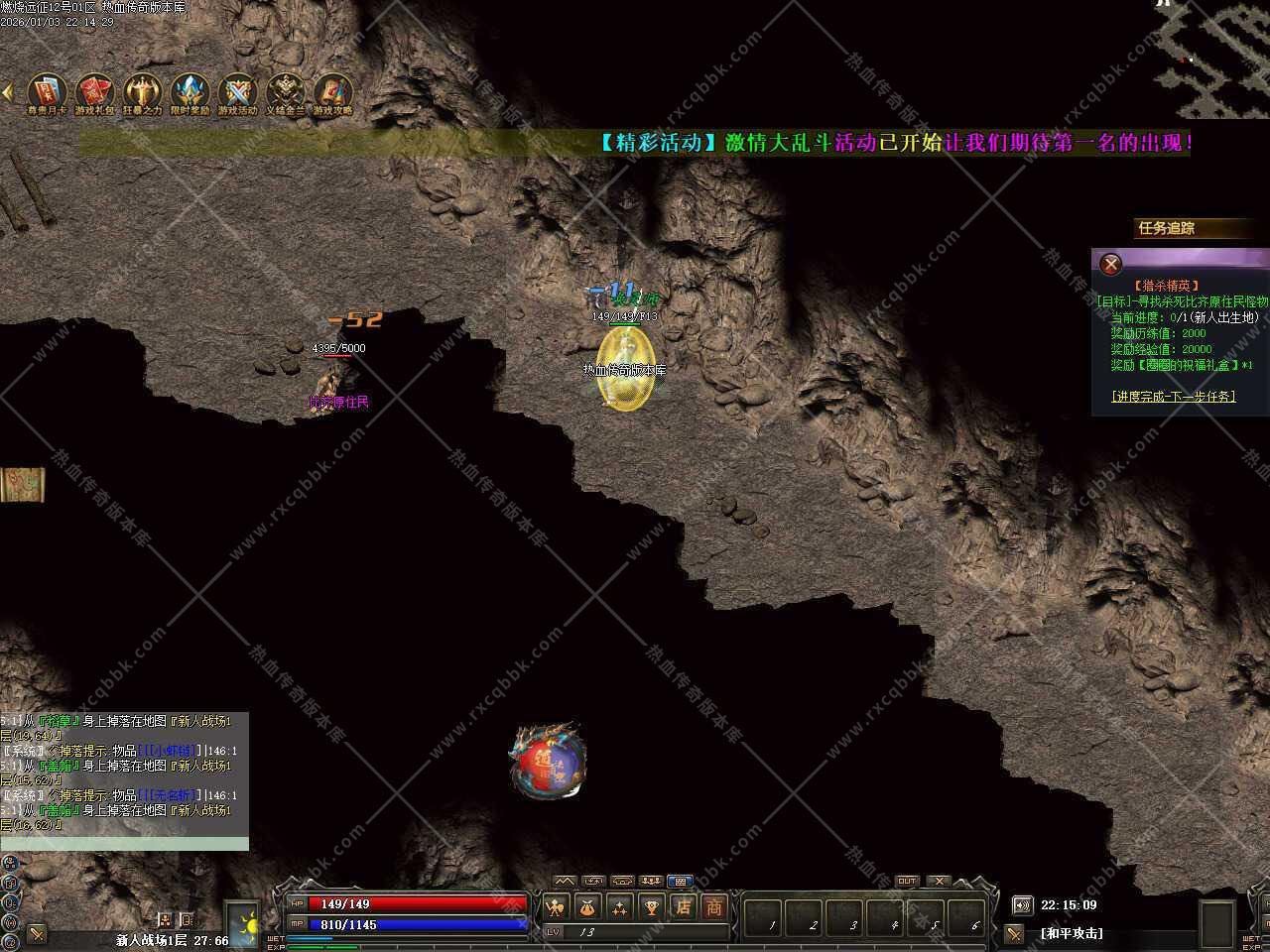Image resolution: width=1270 pixels, height=952 pixels.
Task: Open the 限时奖励 crystal reward icon
Action: pyautogui.click(x=190, y=93)
